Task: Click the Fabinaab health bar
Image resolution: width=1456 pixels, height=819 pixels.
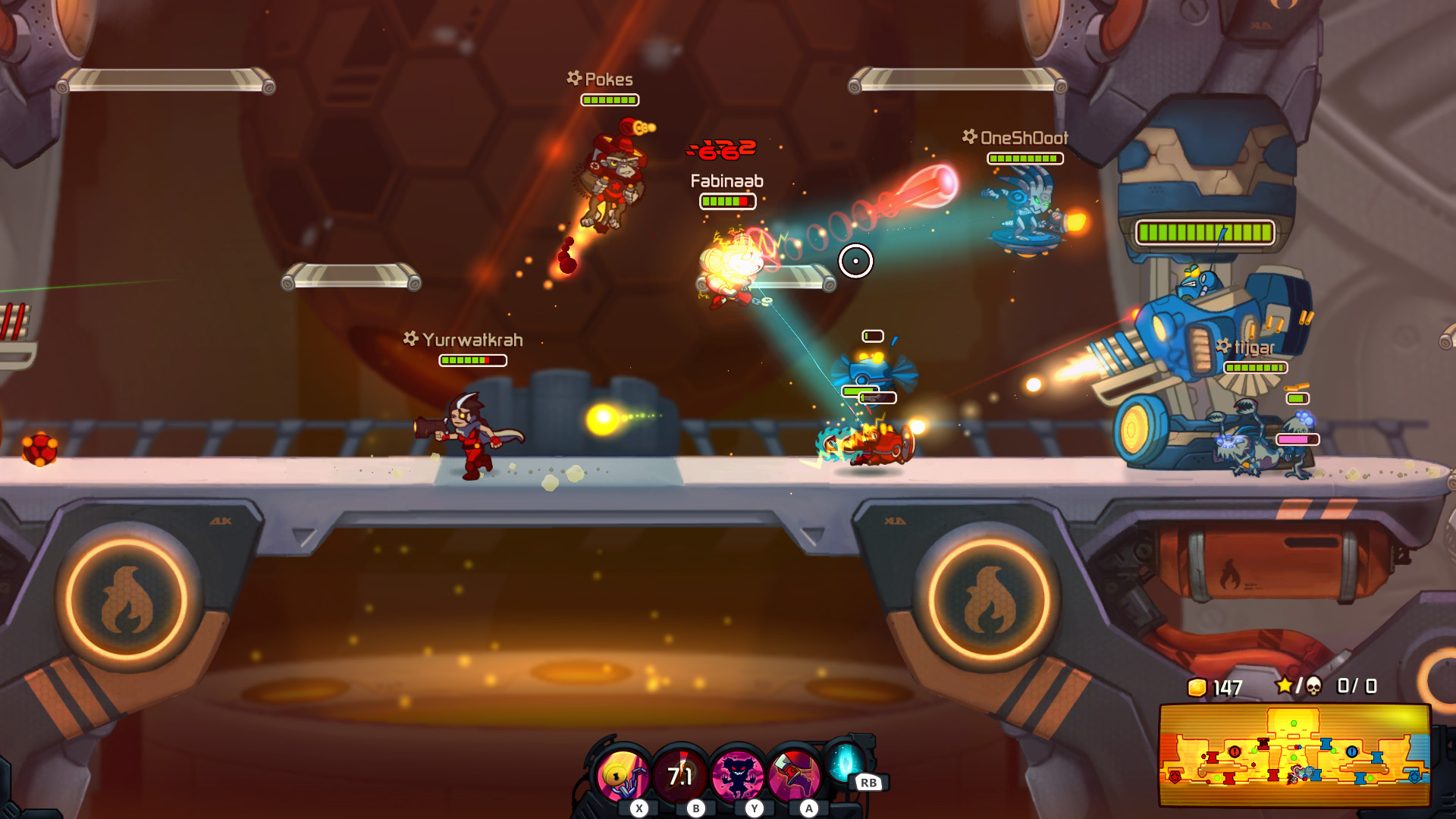Action: tap(727, 202)
